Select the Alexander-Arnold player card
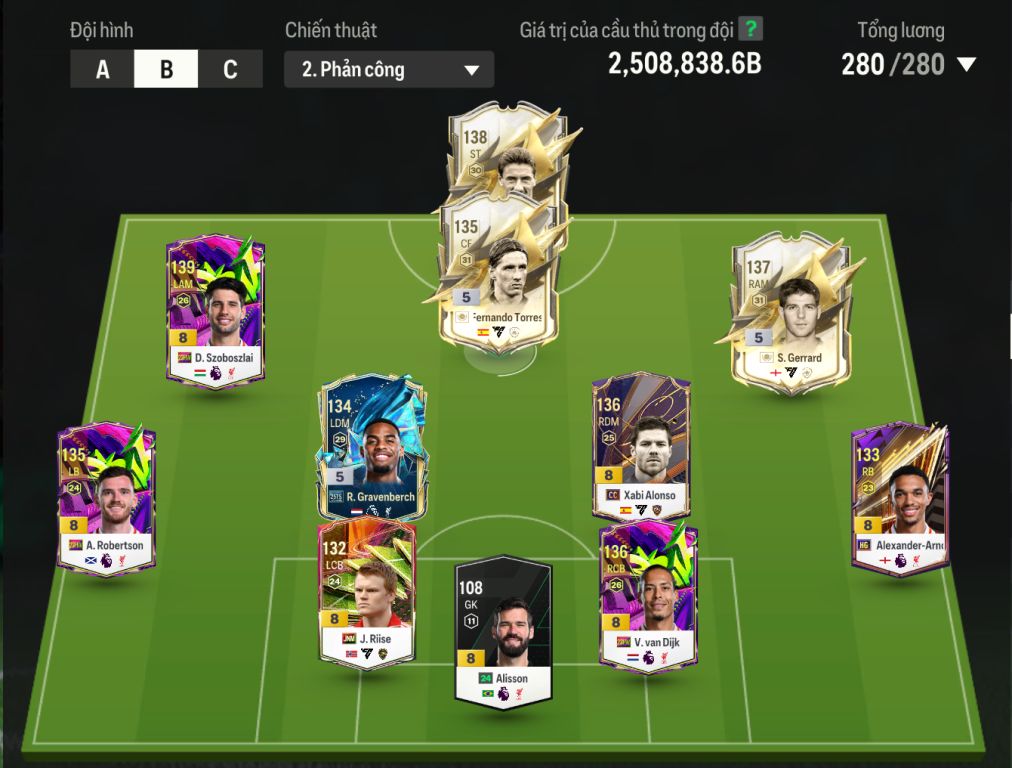1012x768 pixels. [899, 500]
